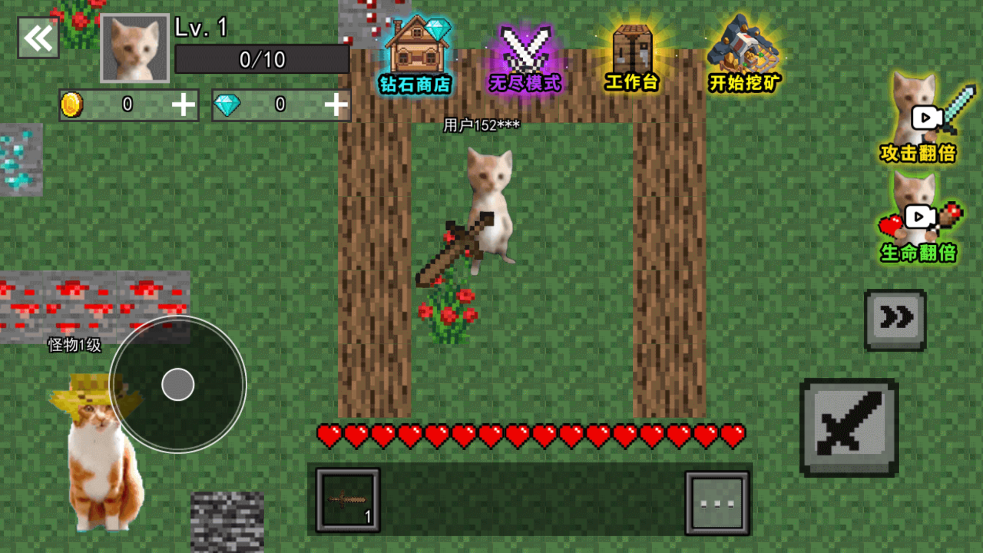Open the cat player avatar profile

134,47
